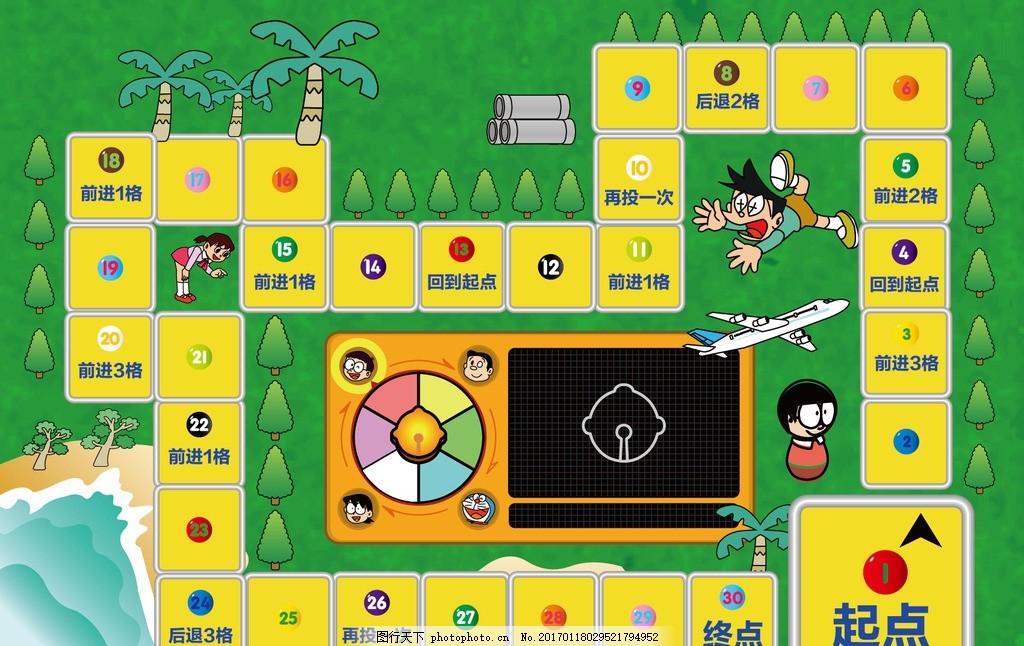Image resolution: width=1024 pixels, height=646 pixels.
Task: Select tile 22 labeled 前进1格
Action: (x=199, y=441)
